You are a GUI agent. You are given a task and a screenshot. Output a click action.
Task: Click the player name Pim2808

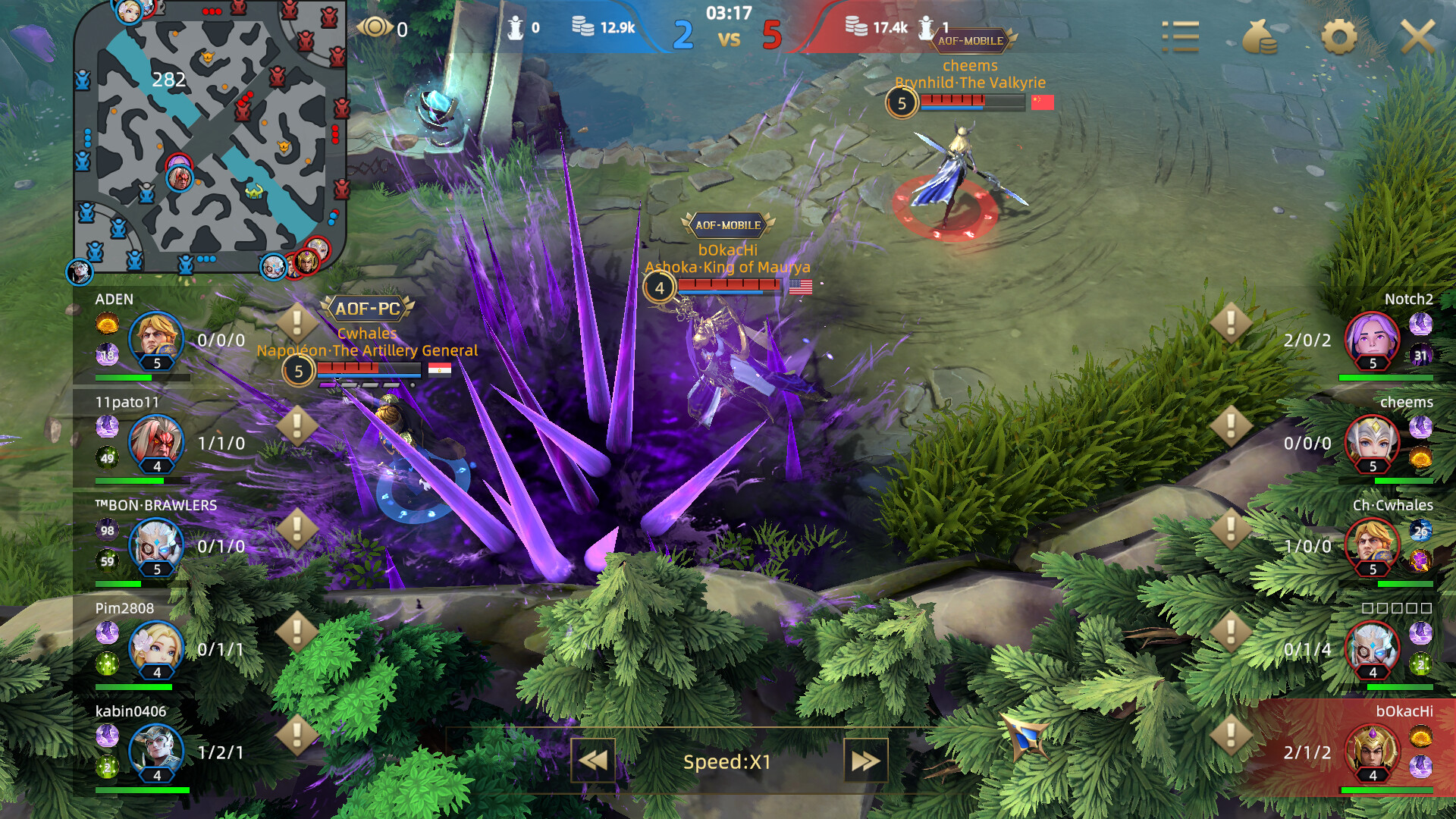125,608
